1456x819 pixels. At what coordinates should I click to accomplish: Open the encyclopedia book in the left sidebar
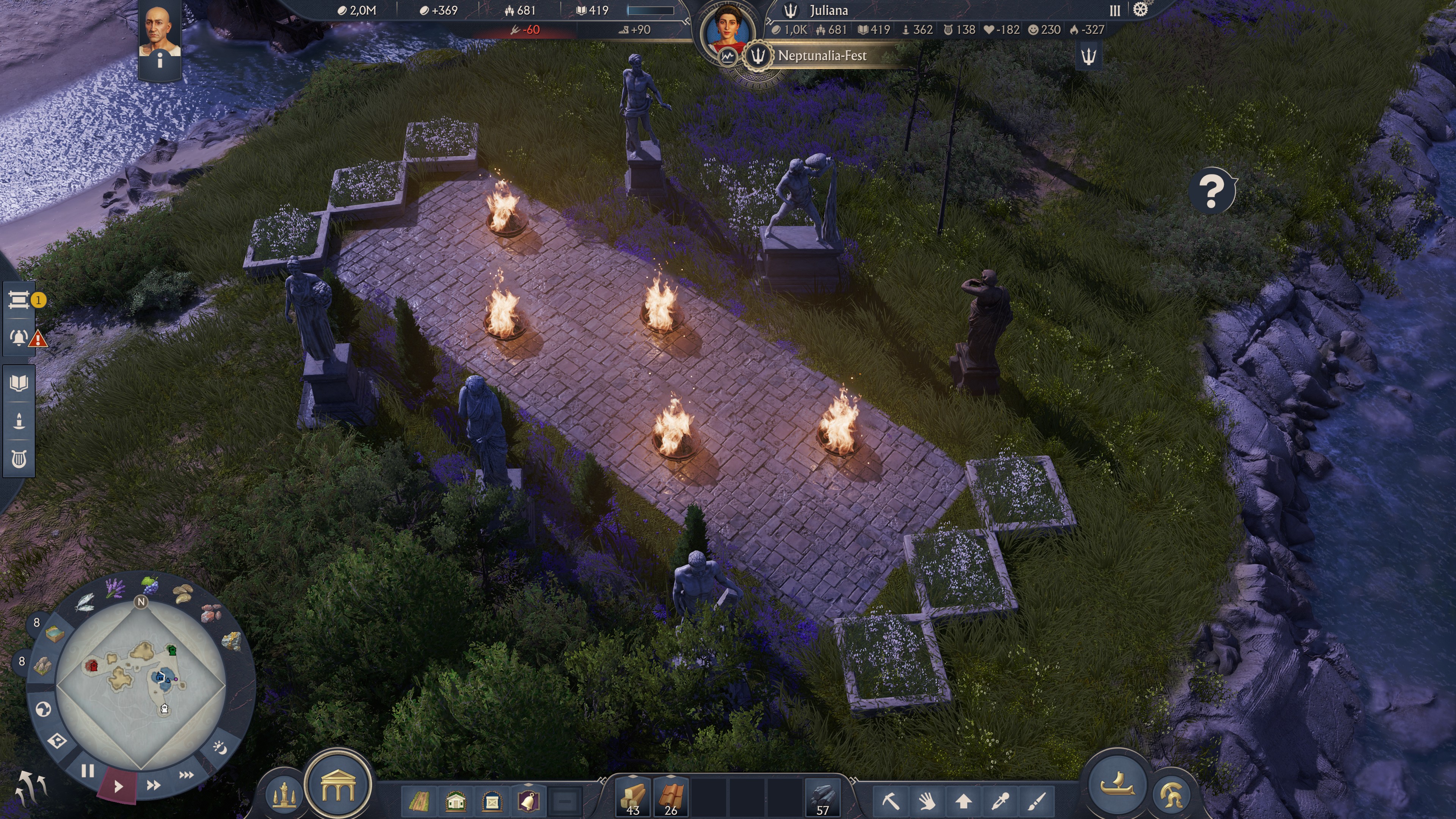point(19,383)
